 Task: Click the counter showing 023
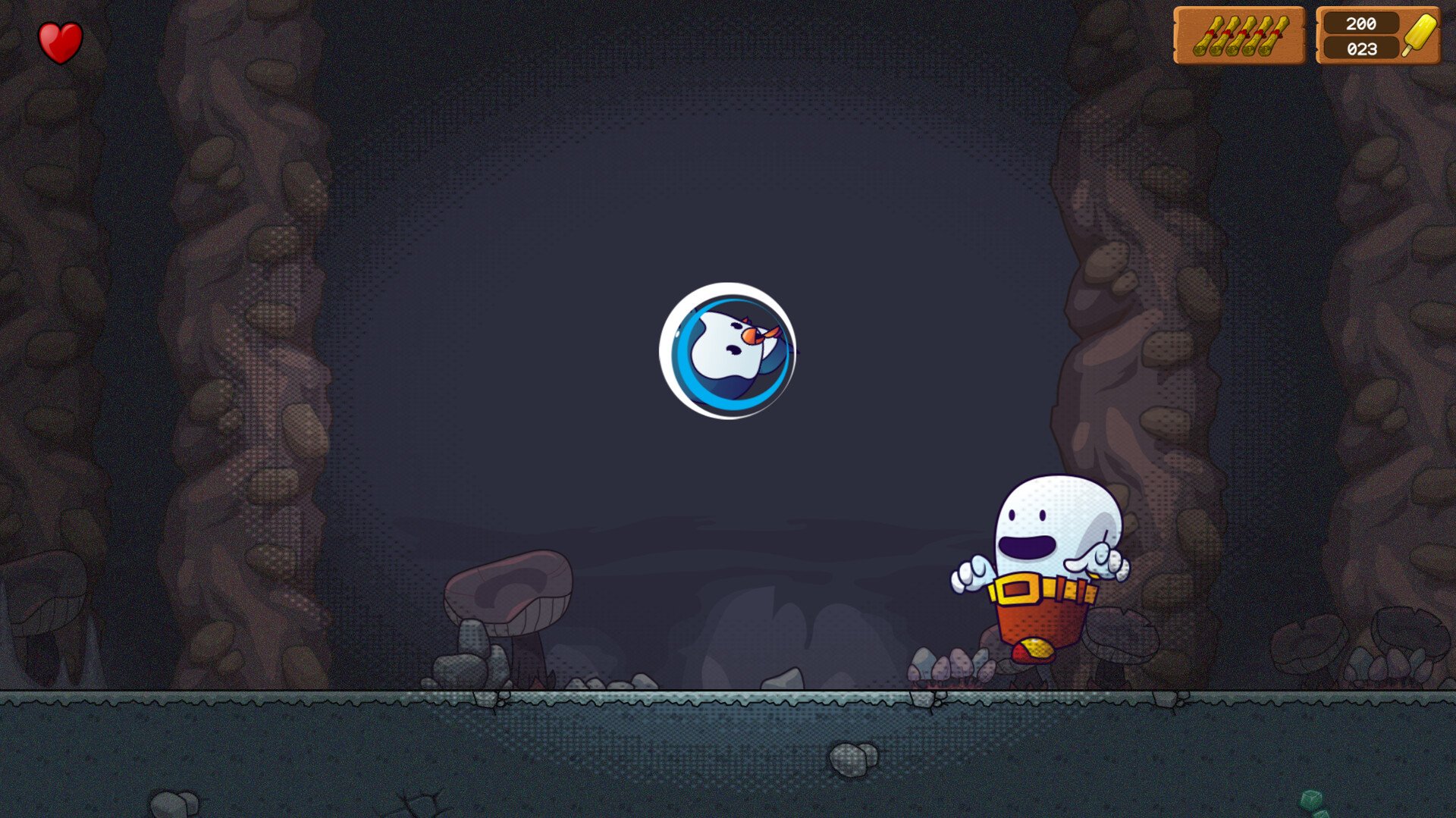click(x=1360, y=48)
